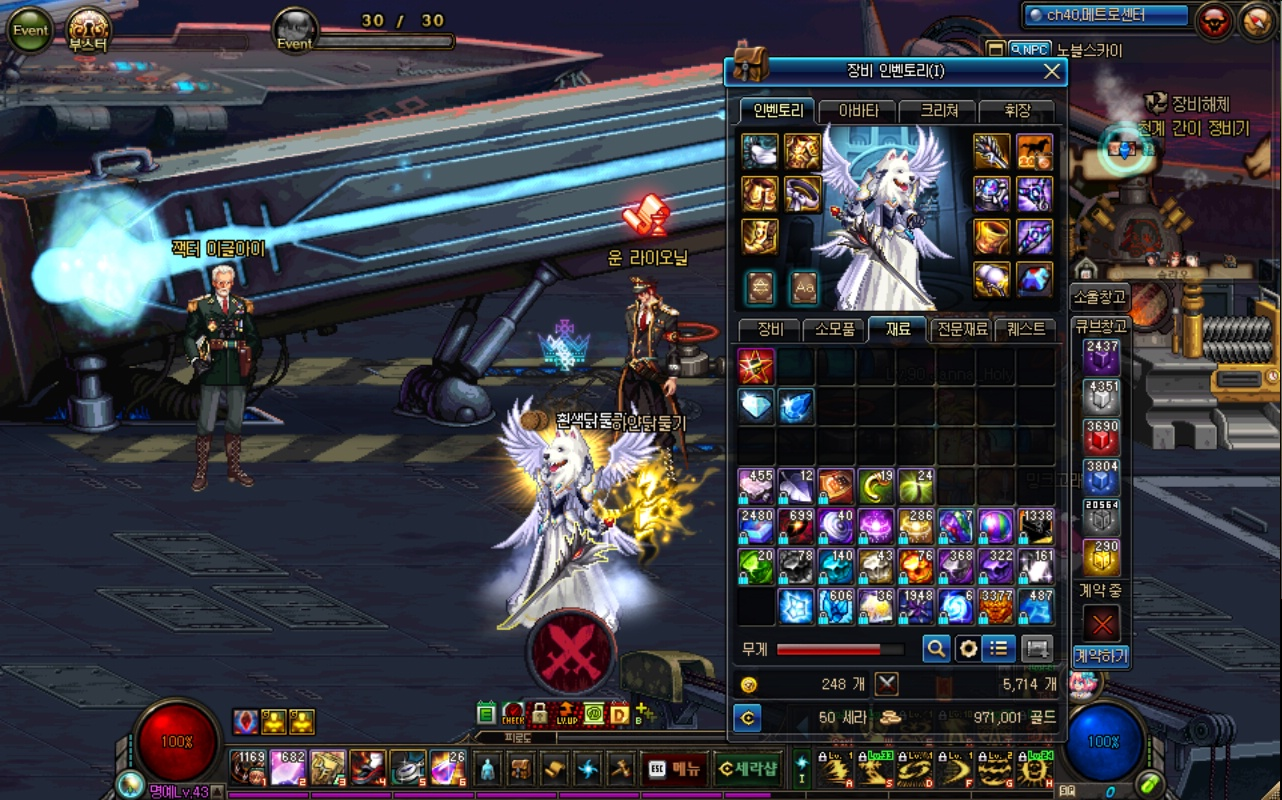The height and width of the screenshot is (800, 1282).
Task: Use the quickslot potion with 1169 count
Action: tap(248, 768)
